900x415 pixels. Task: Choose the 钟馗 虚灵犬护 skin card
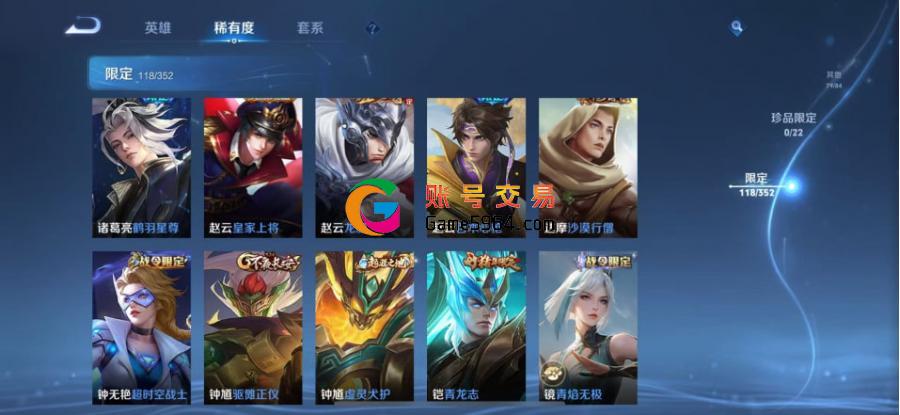click(x=365, y=327)
